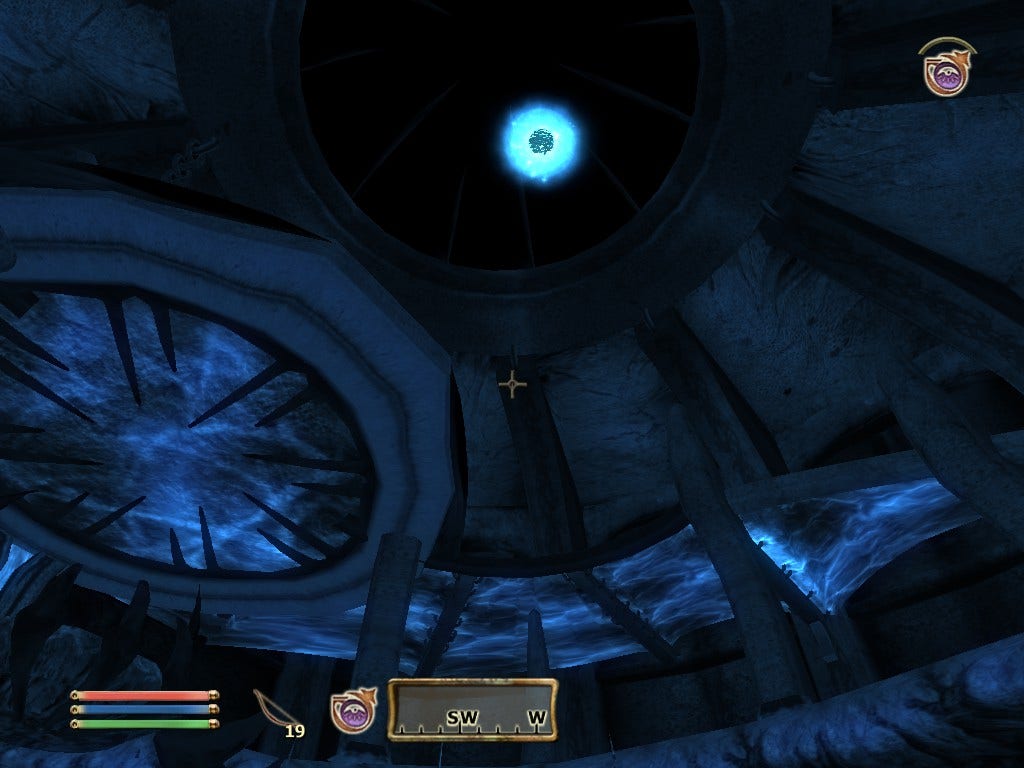Click the compass bar showing SW and W
This screenshot has height=768, width=1024.
click(x=472, y=710)
